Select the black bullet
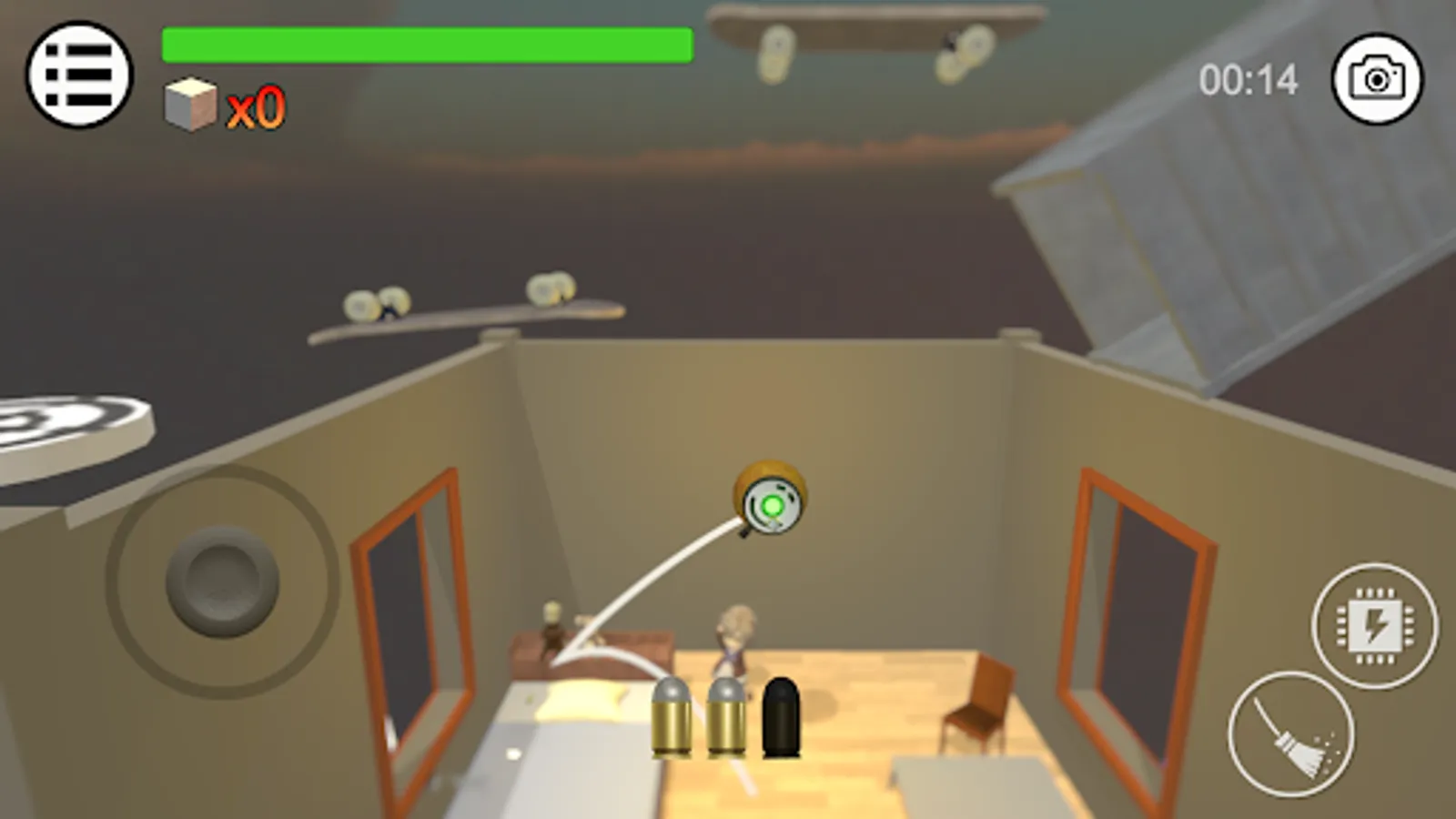1456x819 pixels. point(783,719)
